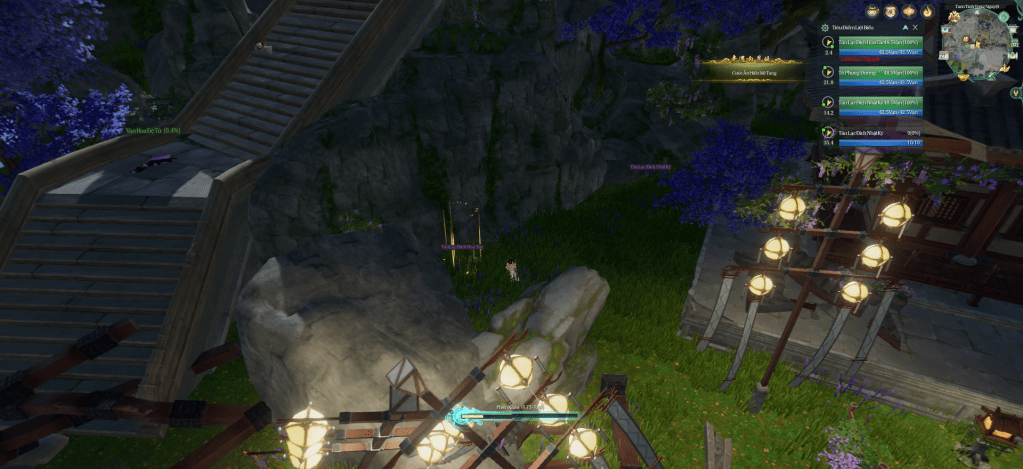Open the focus list settings gear
Image resolution: width=1023 pixels, height=469 pixels.
click(x=823, y=28)
